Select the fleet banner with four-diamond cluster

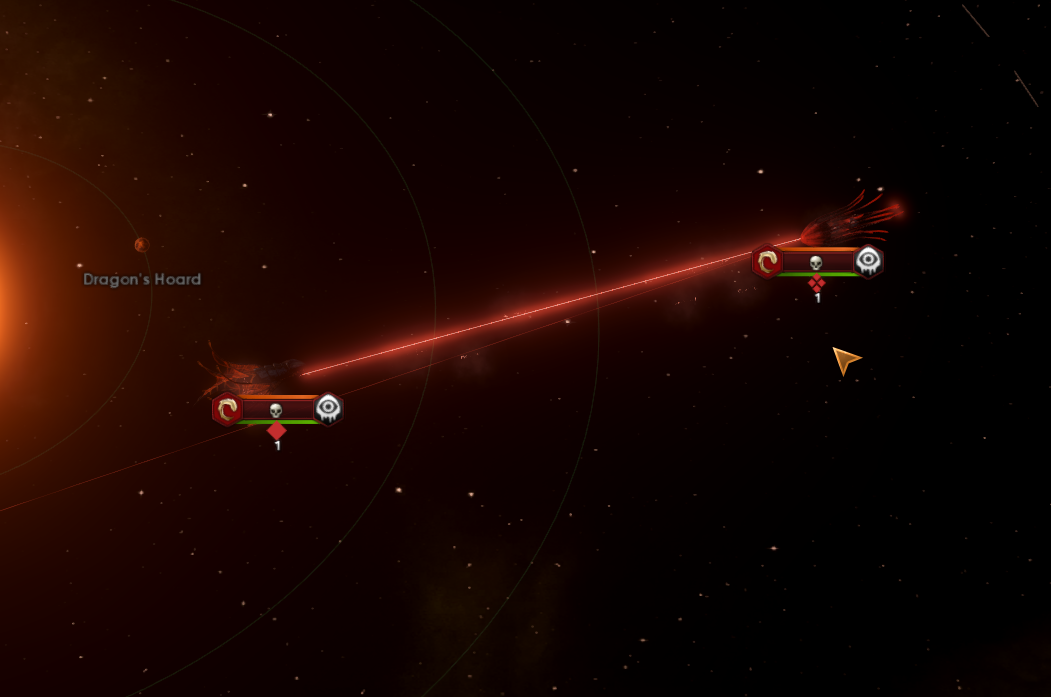pyautogui.click(x=817, y=262)
